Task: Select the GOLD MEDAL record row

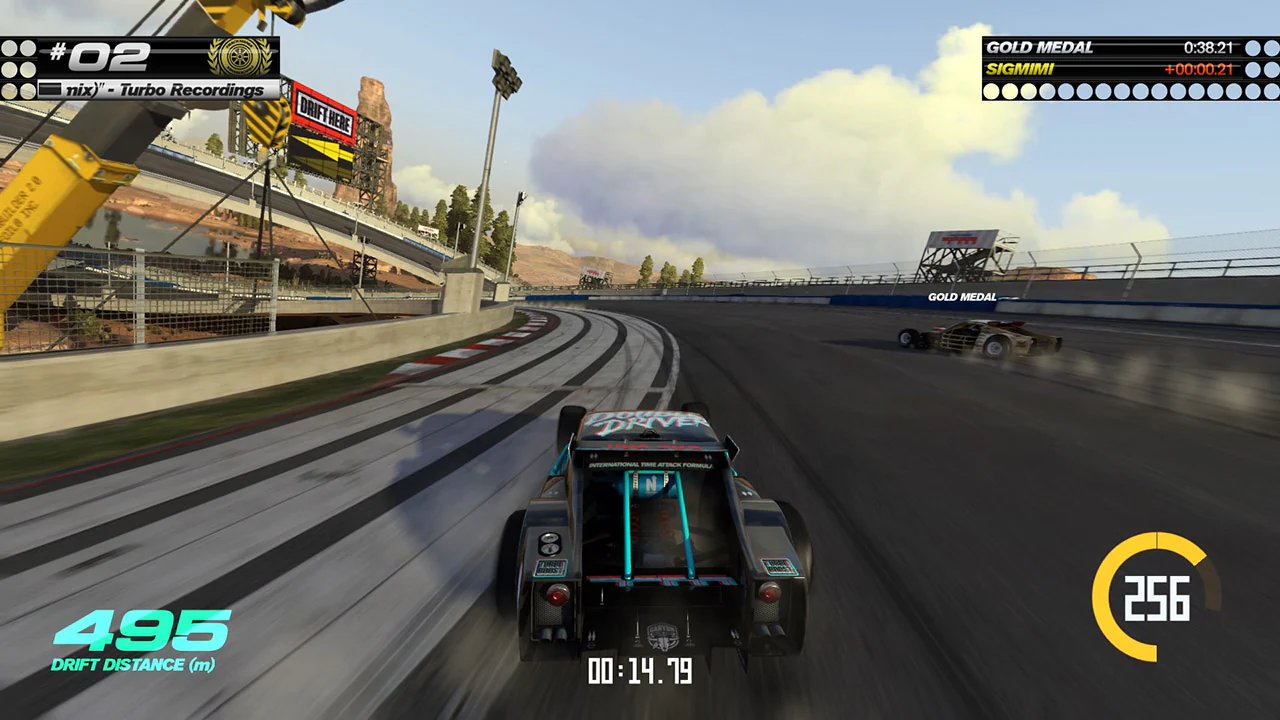Action: tap(1113, 47)
